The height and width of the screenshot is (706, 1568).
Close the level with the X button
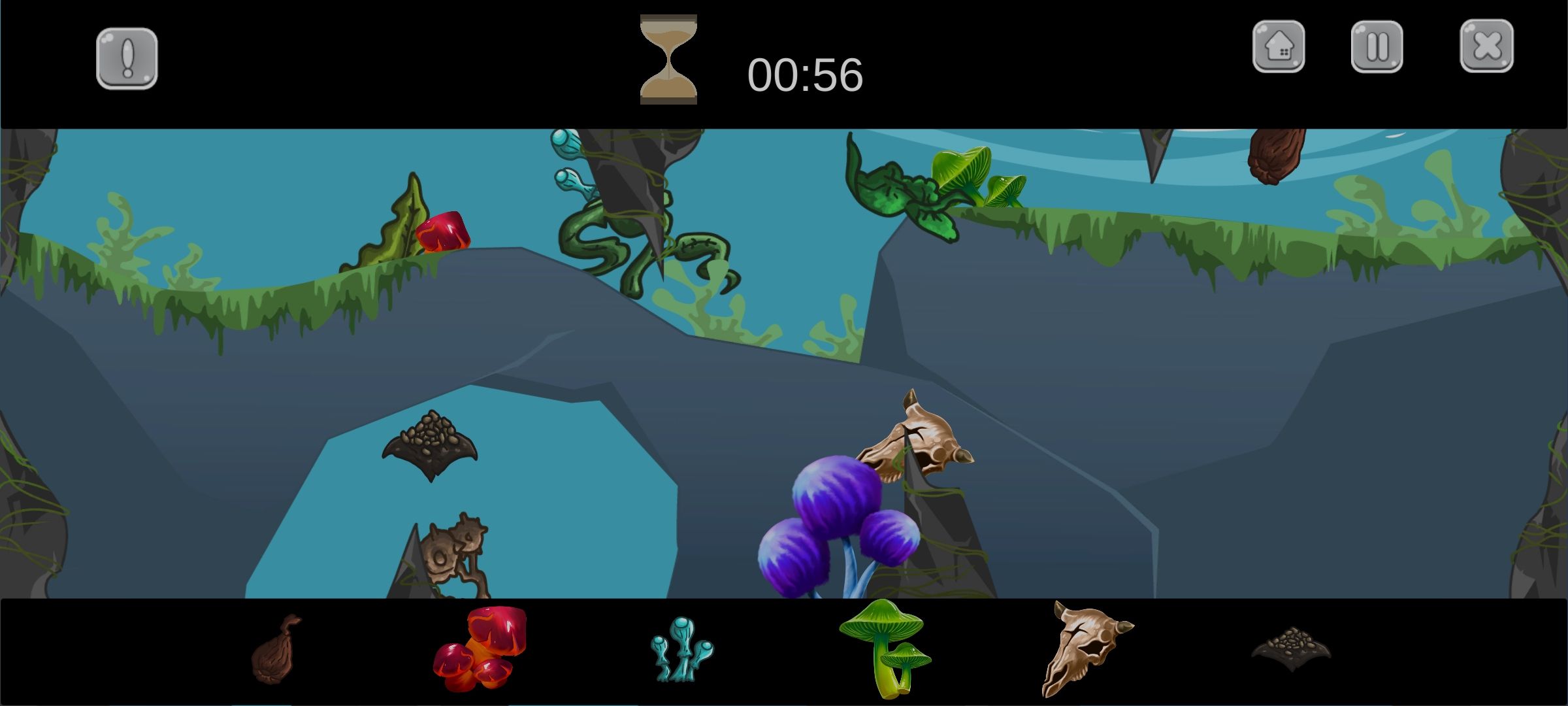tap(1486, 46)
